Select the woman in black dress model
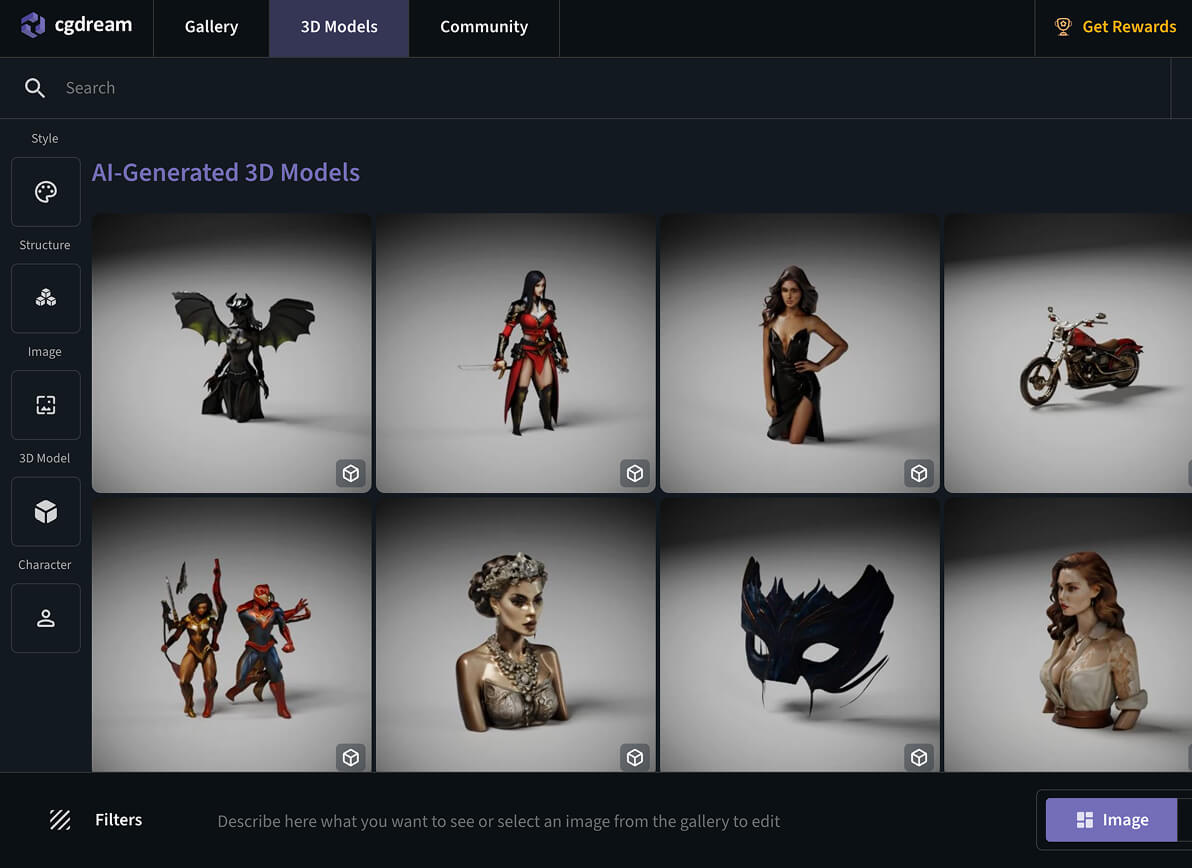Image resolution: width=1192 pixels, height=868 pixels. point(800,353)
